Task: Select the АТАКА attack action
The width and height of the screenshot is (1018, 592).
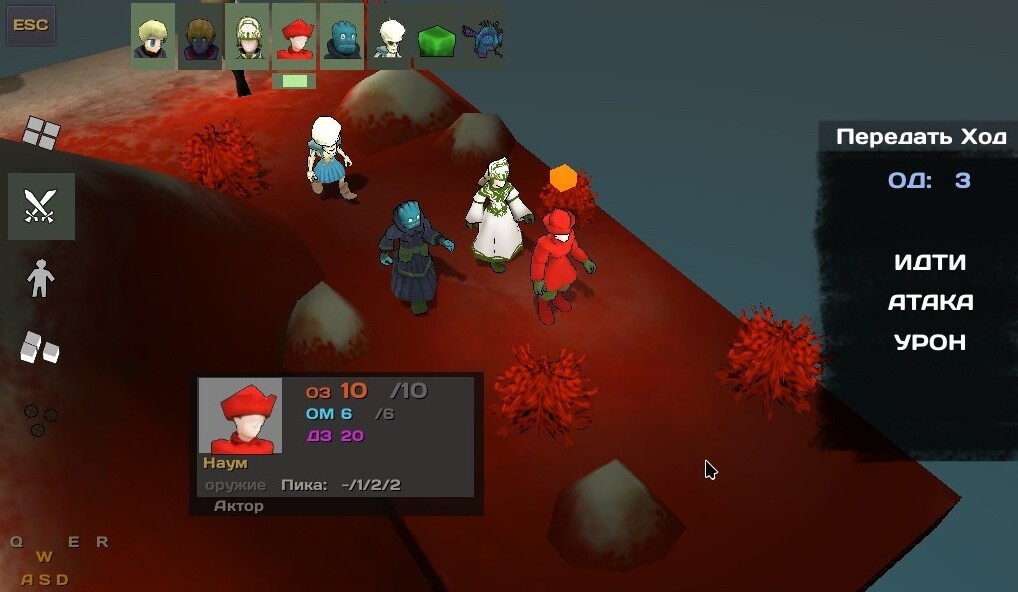Action: pos(930,302)
